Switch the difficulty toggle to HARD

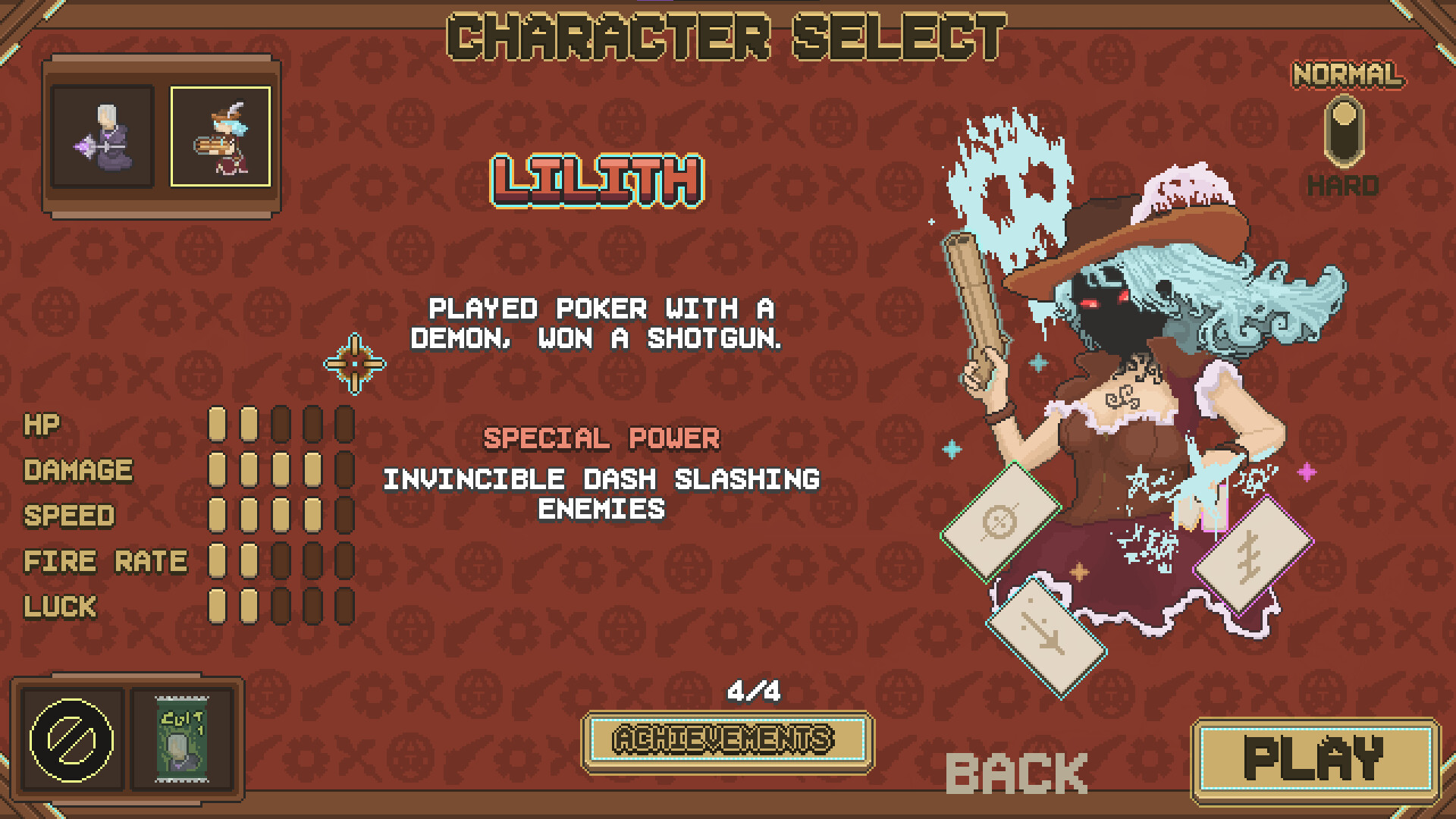1346,148
